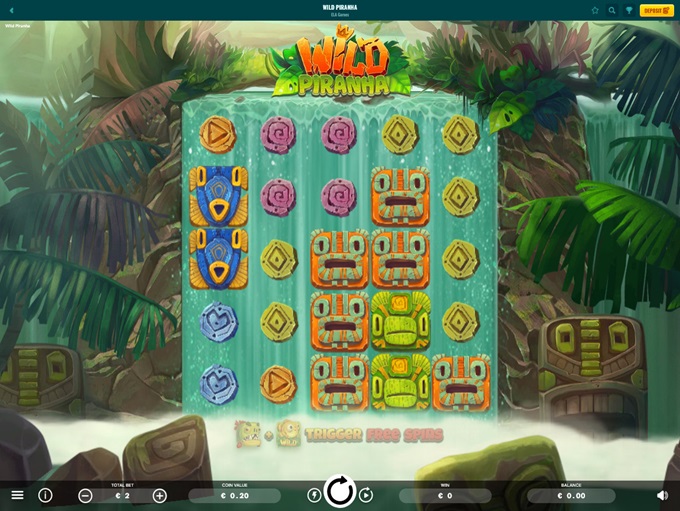Activate the lightning bolt turbo spin
Screen dimensions: 680x511
click(x=314, y=495)
